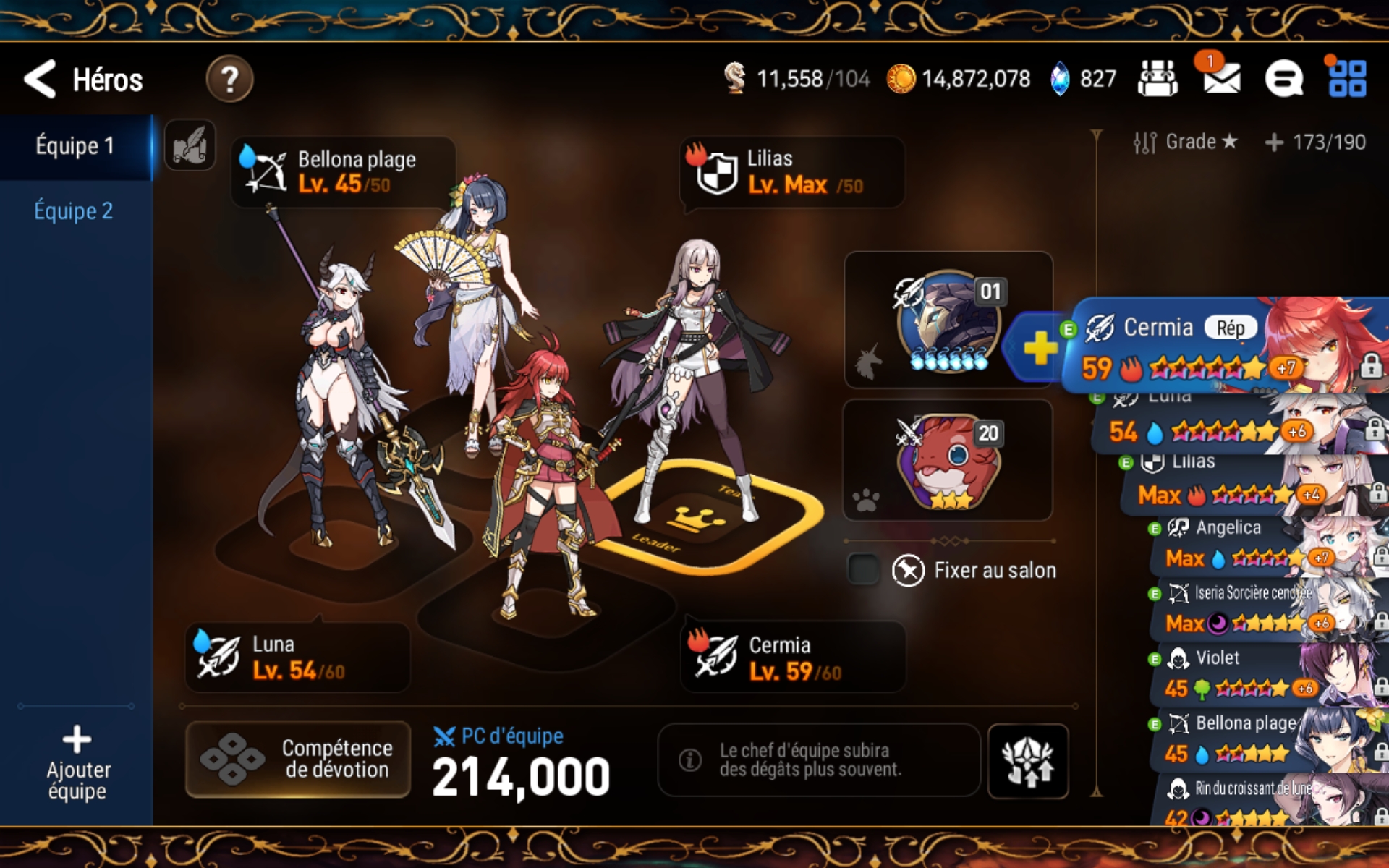This screenshot has width=1389, height=868.
Task: Enable the Fixer au salon checkbox
Action: (x=864, y=570)
